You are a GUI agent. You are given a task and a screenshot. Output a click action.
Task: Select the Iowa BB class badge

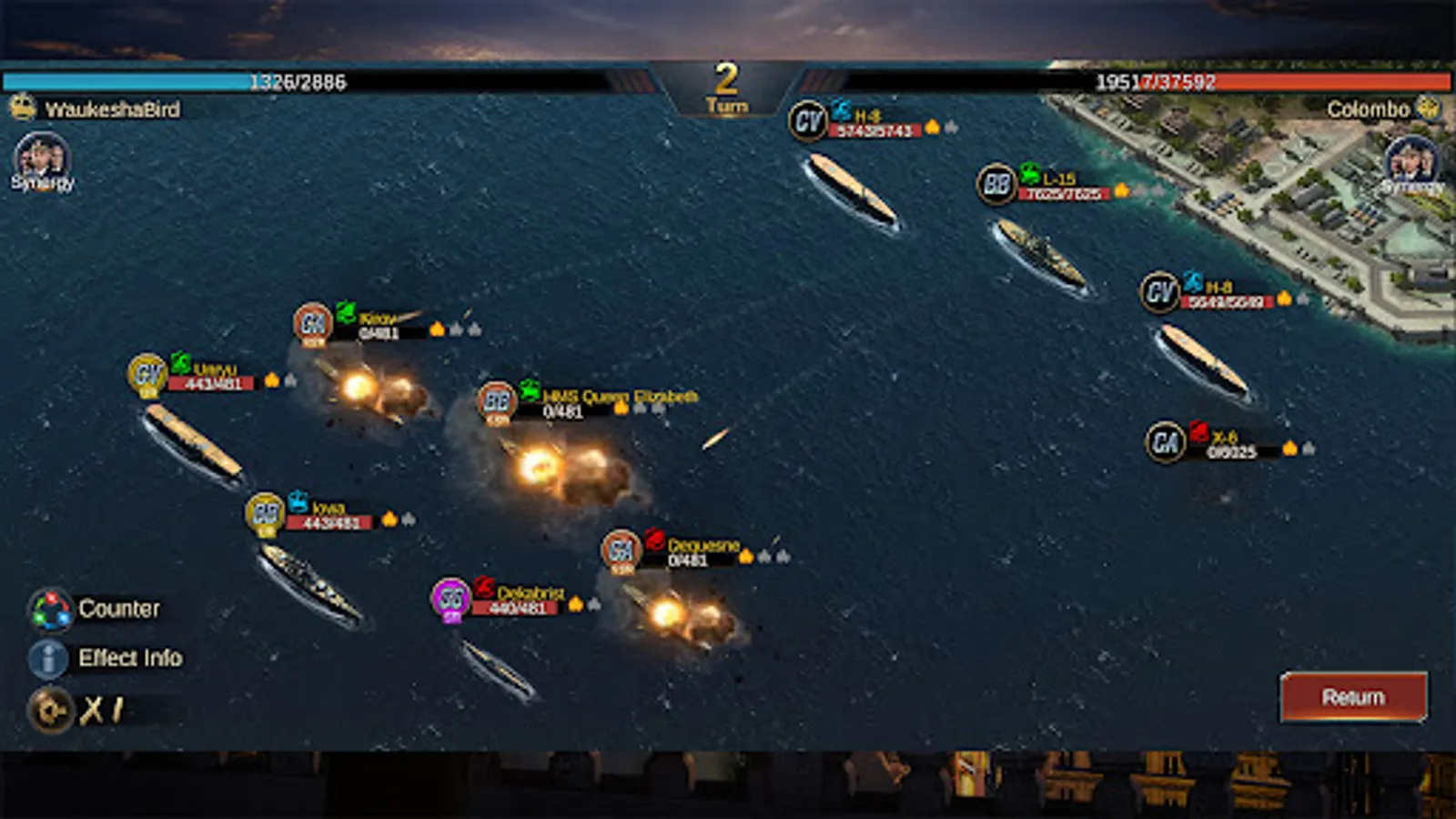[x=265, y=512]
